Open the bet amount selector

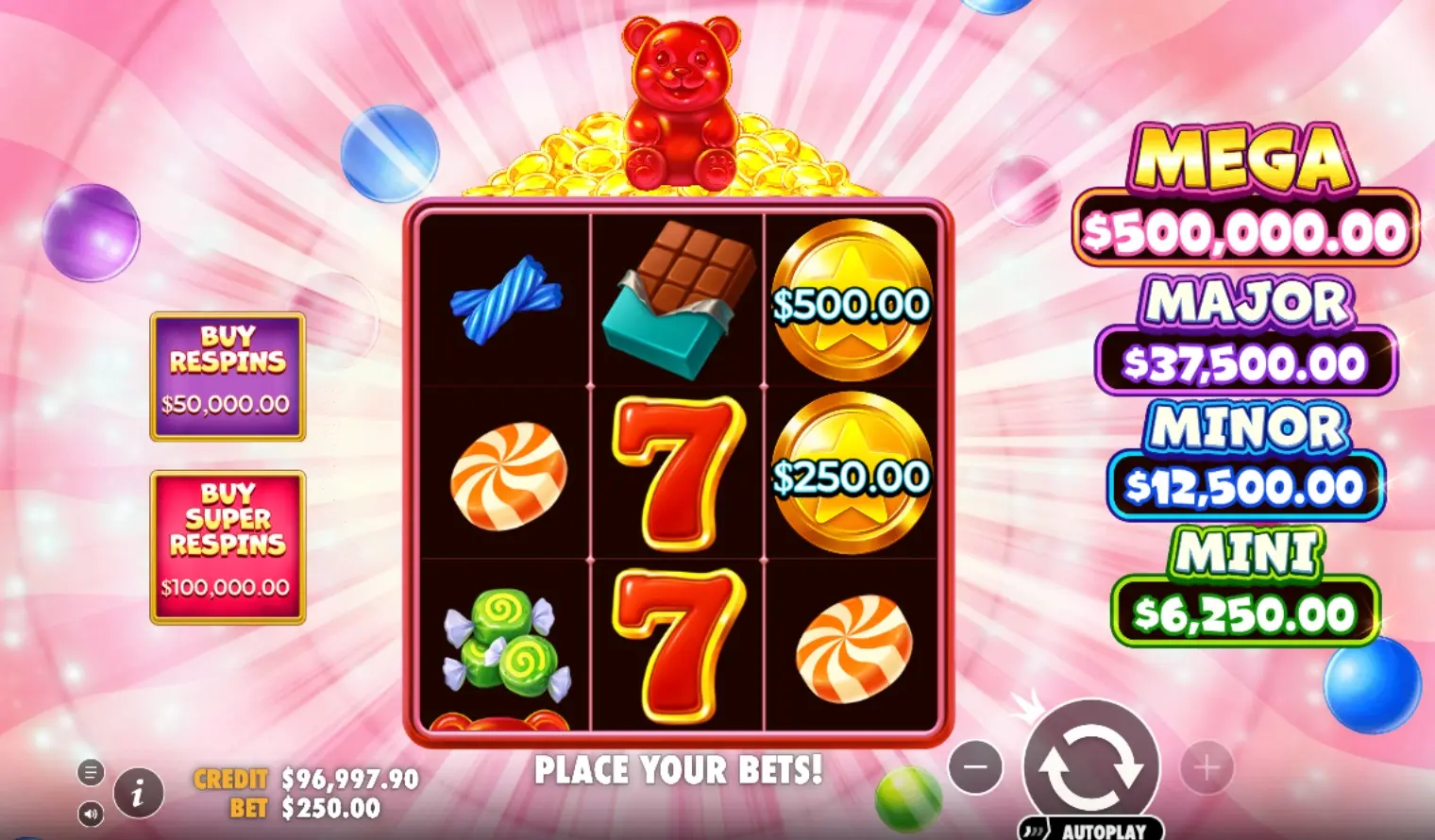(x=329, y=808)
